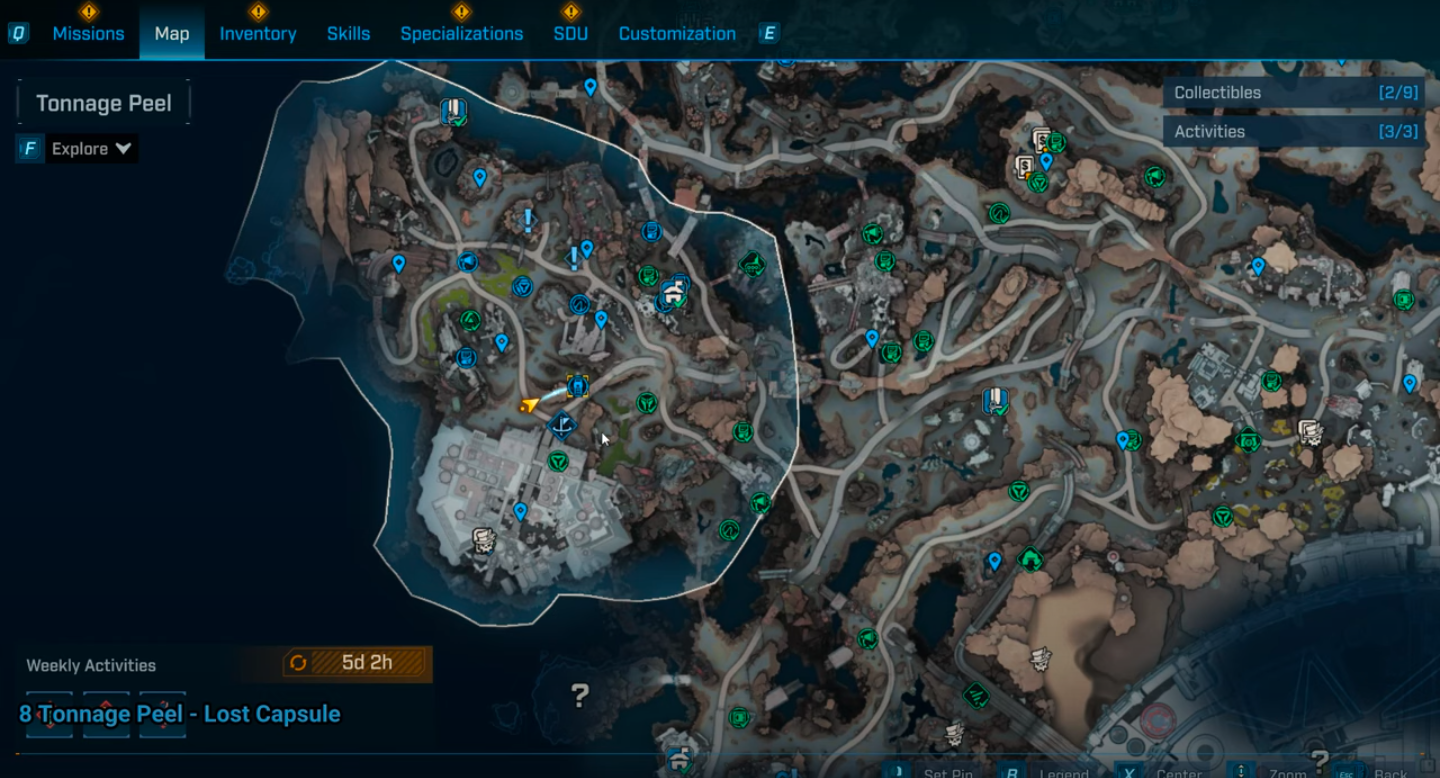This screenshot has height=778, width=1440.
Task: Open the Inventory tab
Action: tap(258, 34)
